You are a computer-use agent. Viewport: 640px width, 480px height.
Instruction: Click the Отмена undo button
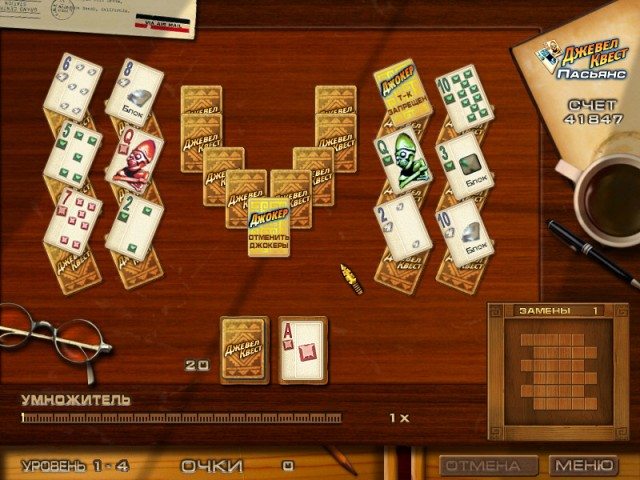click(x=481, y=466)
